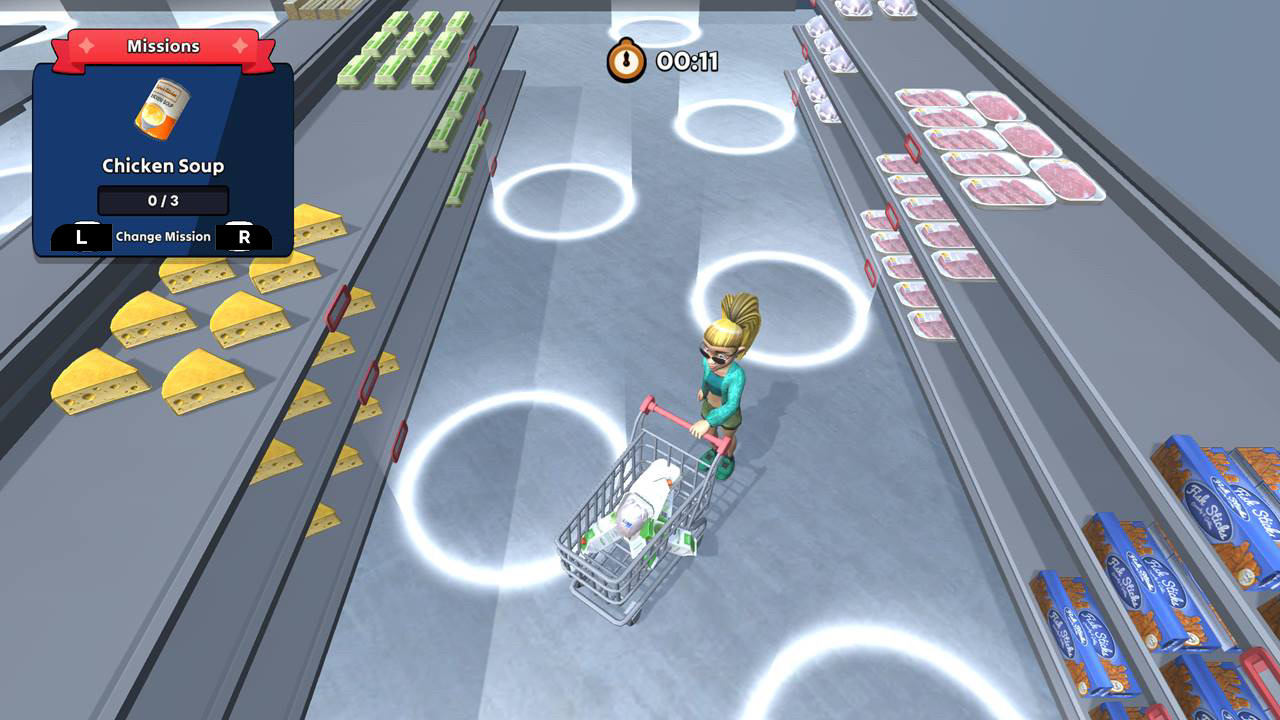Click the 0 / 3 progress bar
The image size is (1280, 720).
[161, 200]
